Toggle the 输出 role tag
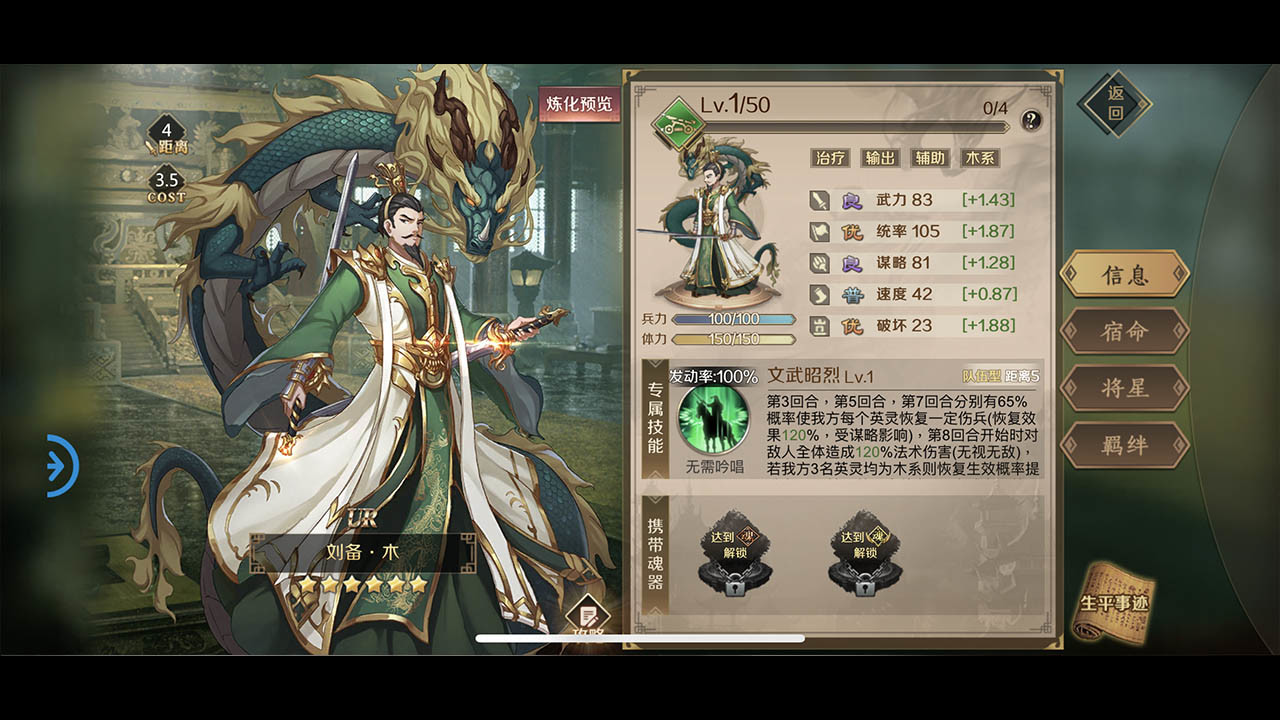This screenshot has height=720, width=1280. click(x=879, y=158)
